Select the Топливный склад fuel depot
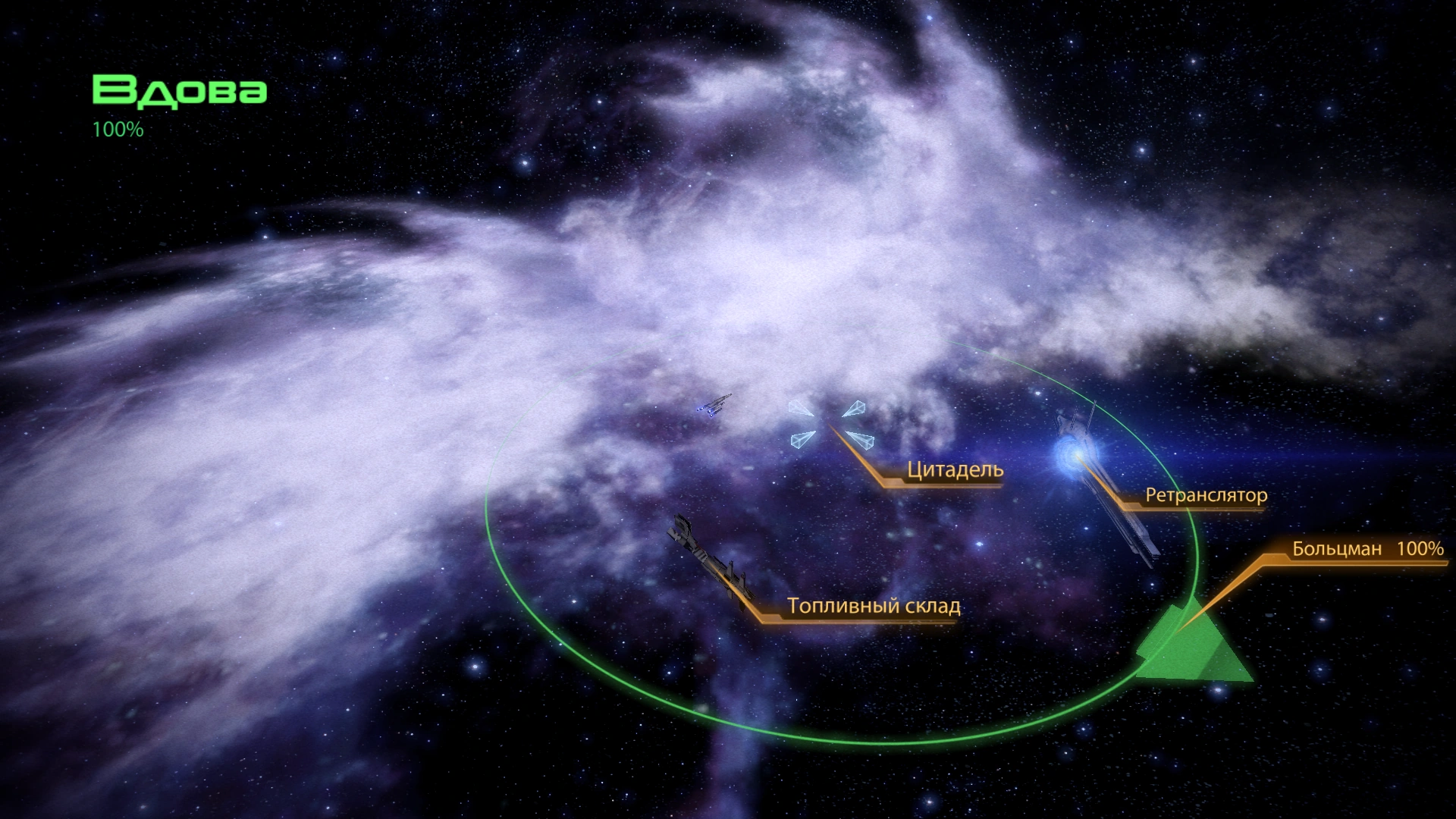This screenshot has width=1456, height=819. tap(707, 560)
